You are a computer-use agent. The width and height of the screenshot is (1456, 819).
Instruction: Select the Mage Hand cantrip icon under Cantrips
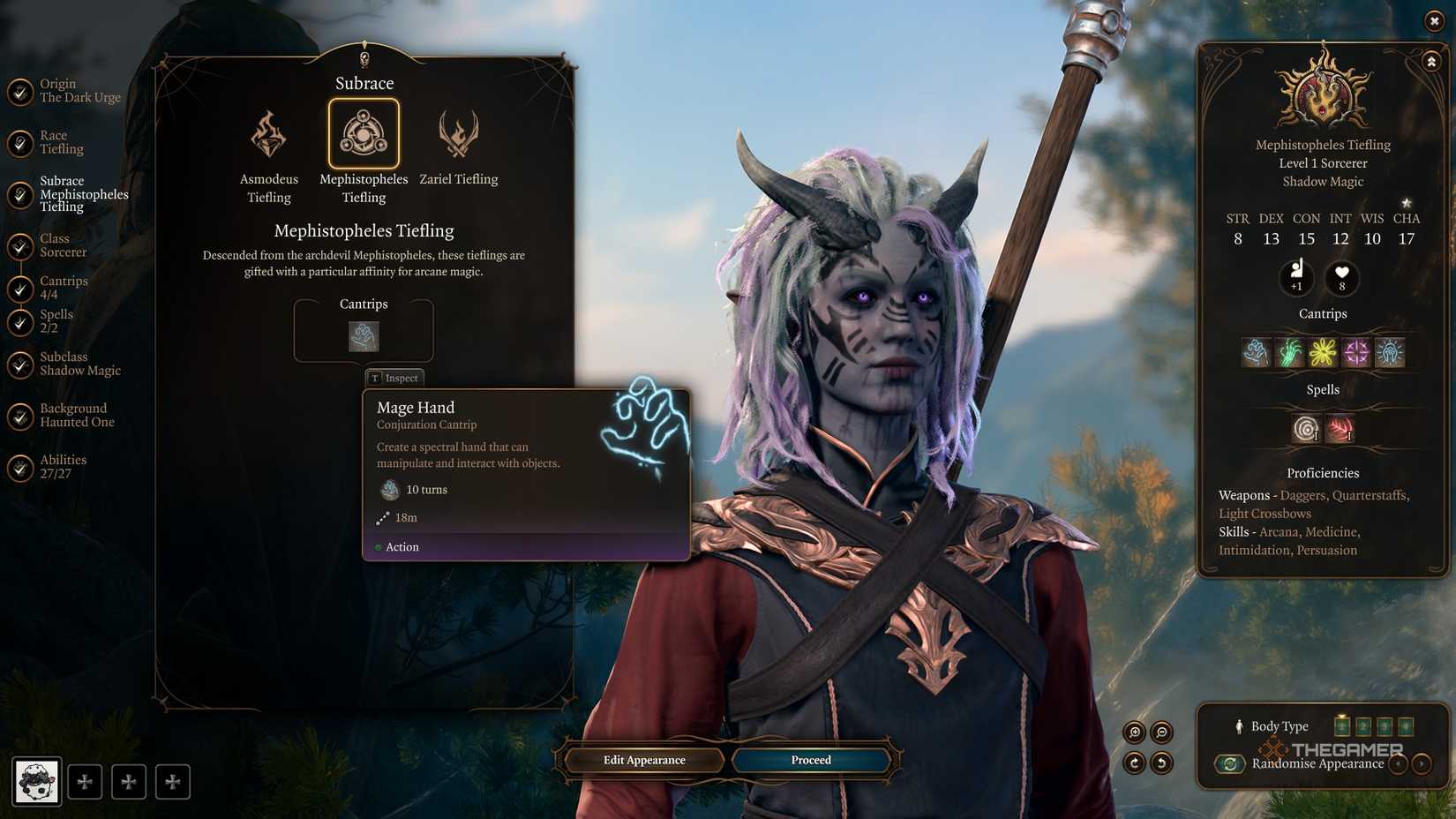(x=364, y=336)
